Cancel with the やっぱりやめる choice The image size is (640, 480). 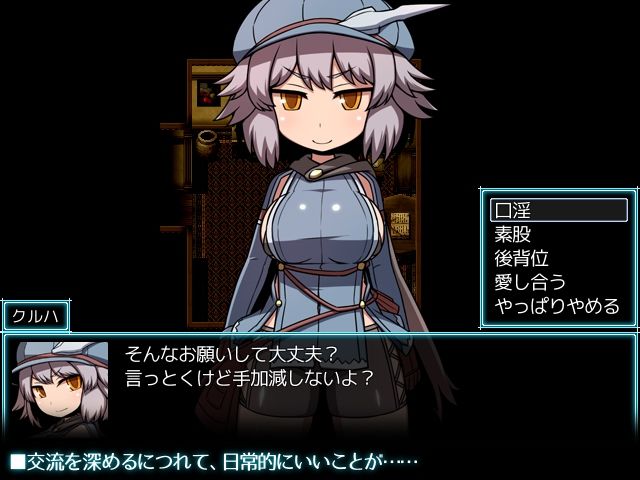point(558,306)
